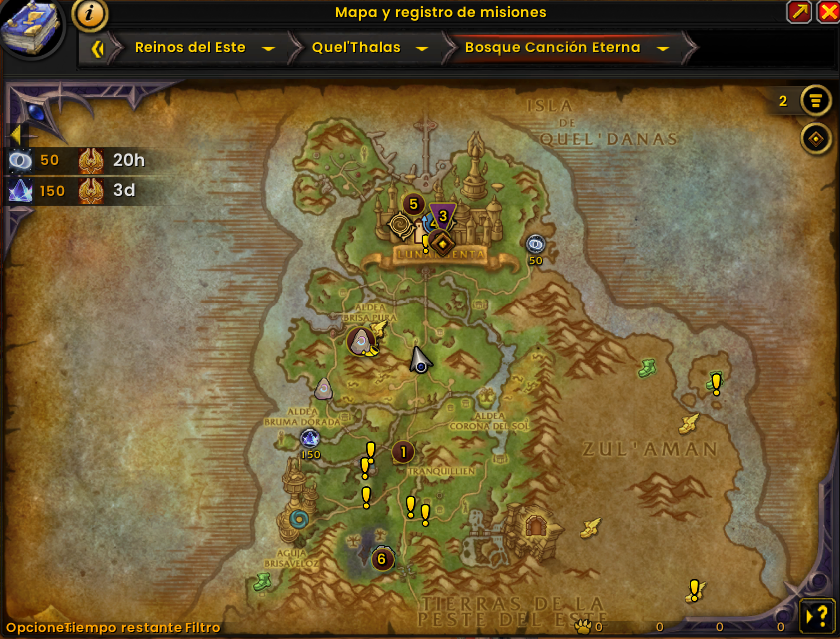Click the map pin tracking button
Screen dimensions: 840x639
click(x=817, y=138)
